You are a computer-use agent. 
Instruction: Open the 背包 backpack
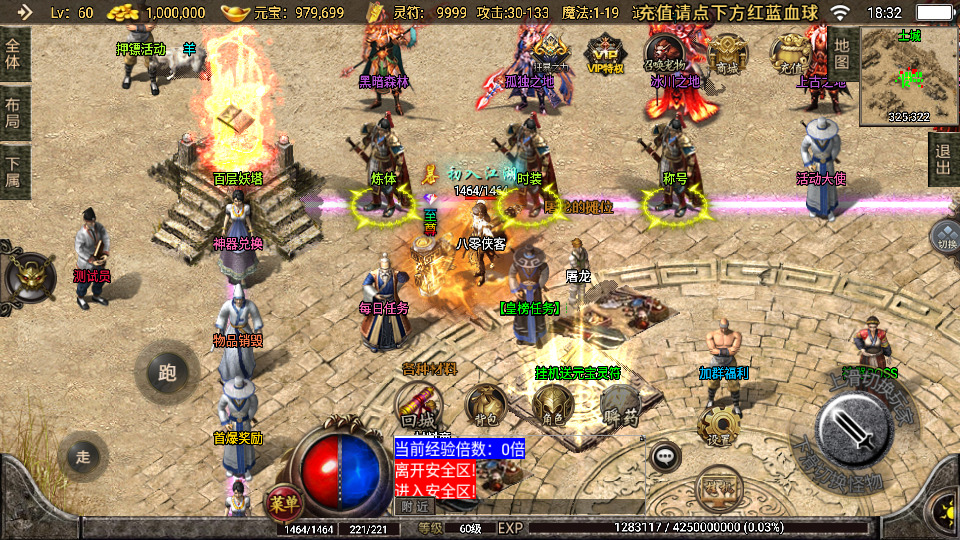pos(485,406)
